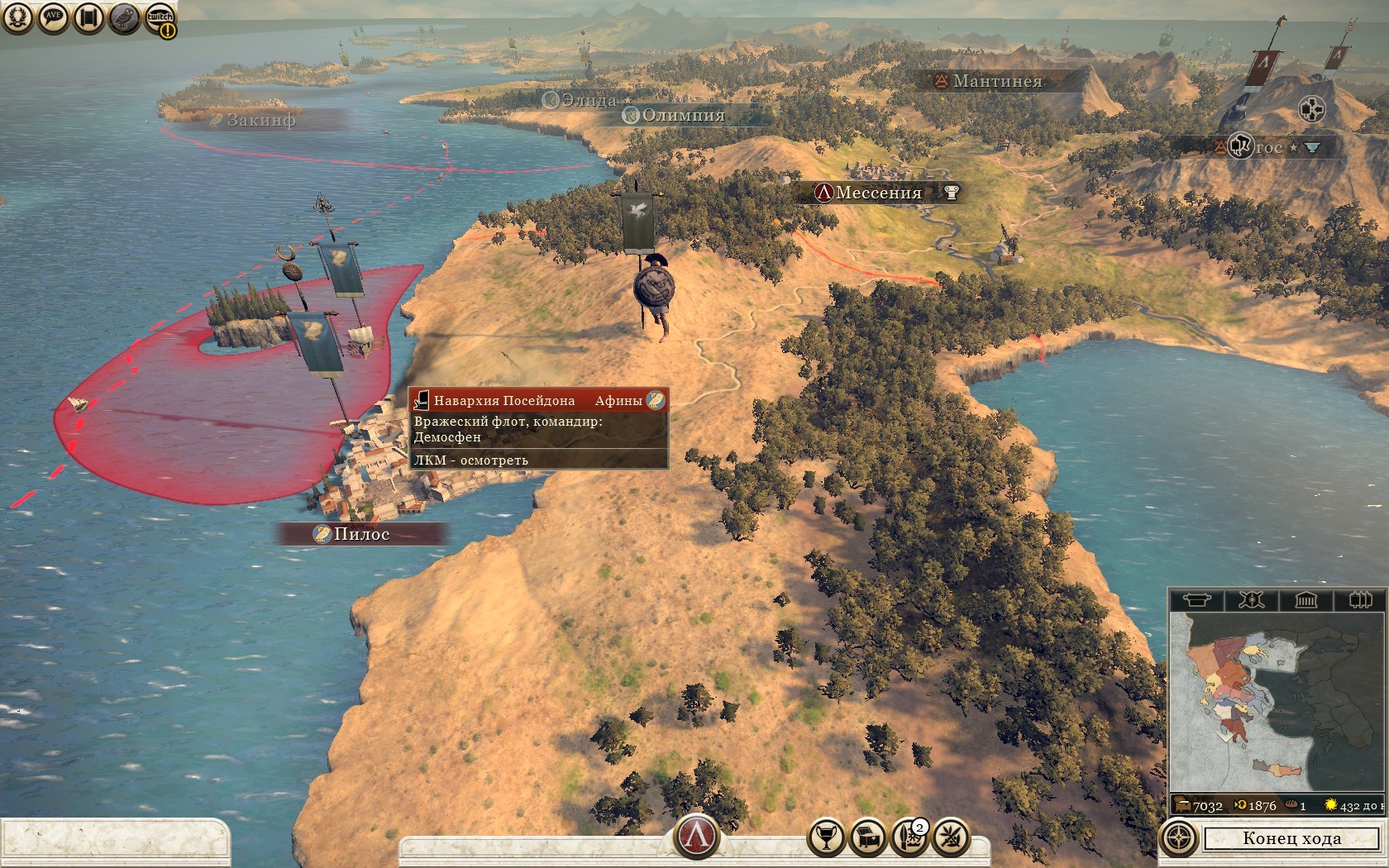1389x868 pixels.
Task: Open the button with notification badge 2
Action: [x=910, y=837]
